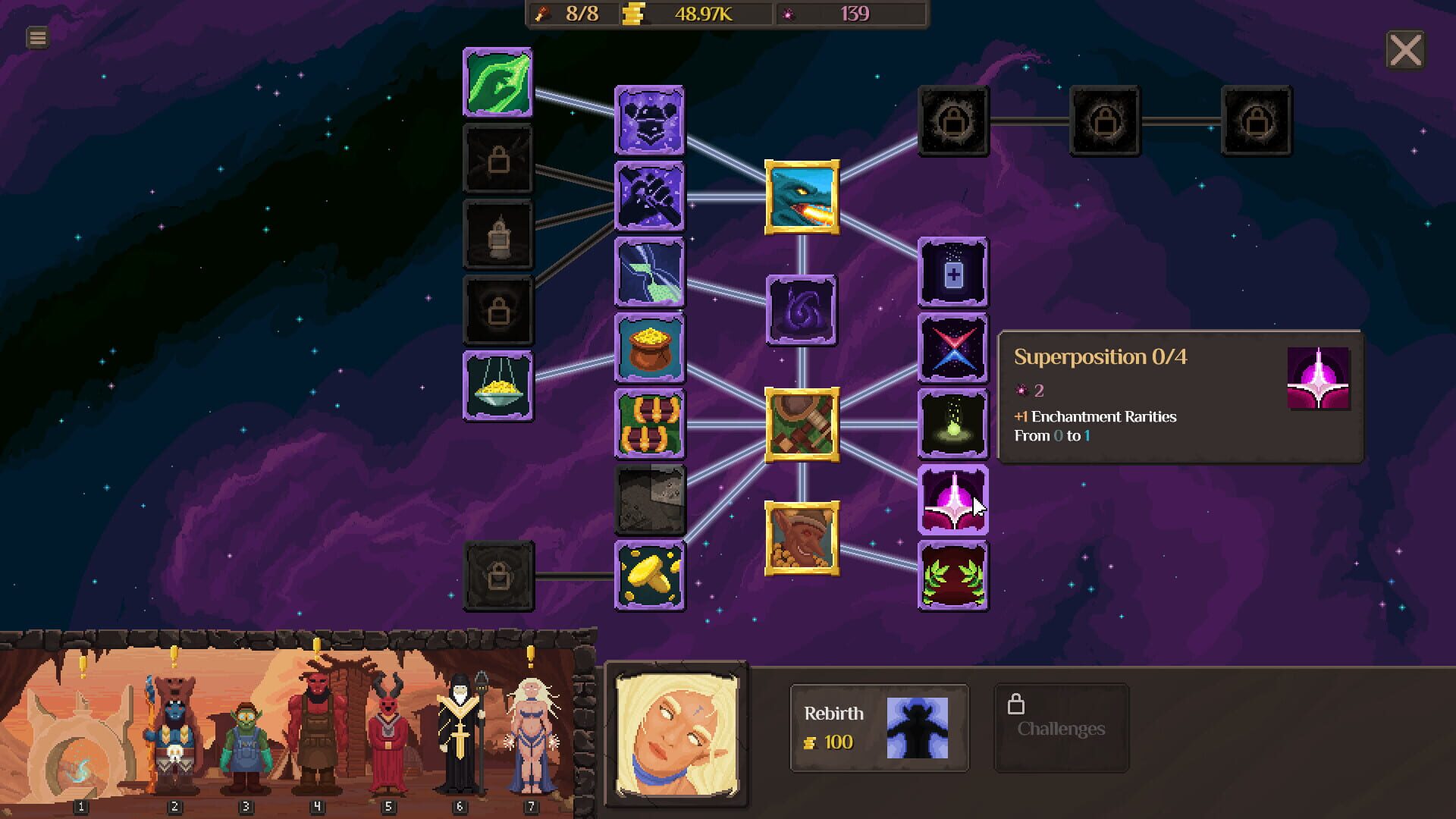
Task: Purchase the Superposition enchantment node
Action: (x=952, y=500)
